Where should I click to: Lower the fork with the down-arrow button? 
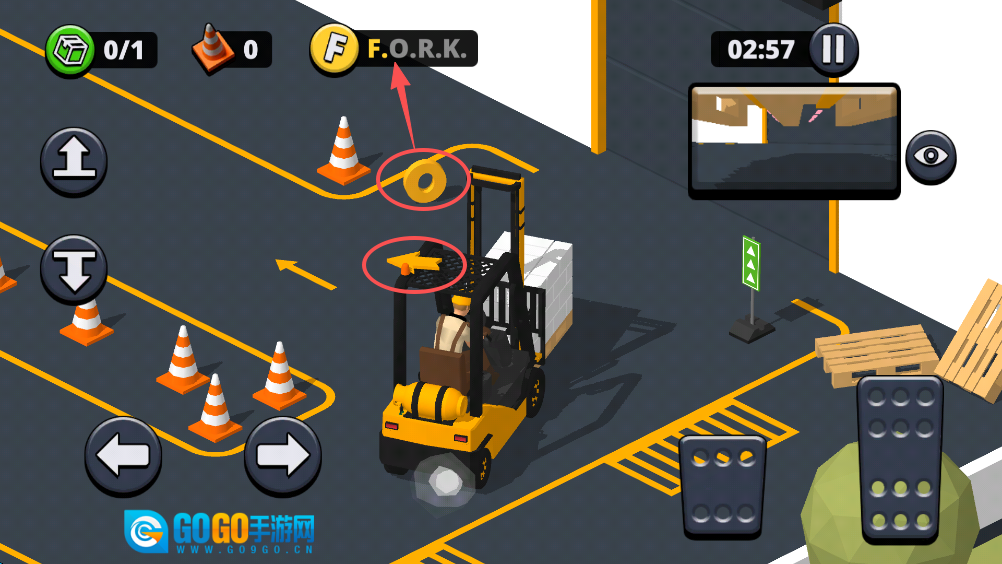(74, 269)
